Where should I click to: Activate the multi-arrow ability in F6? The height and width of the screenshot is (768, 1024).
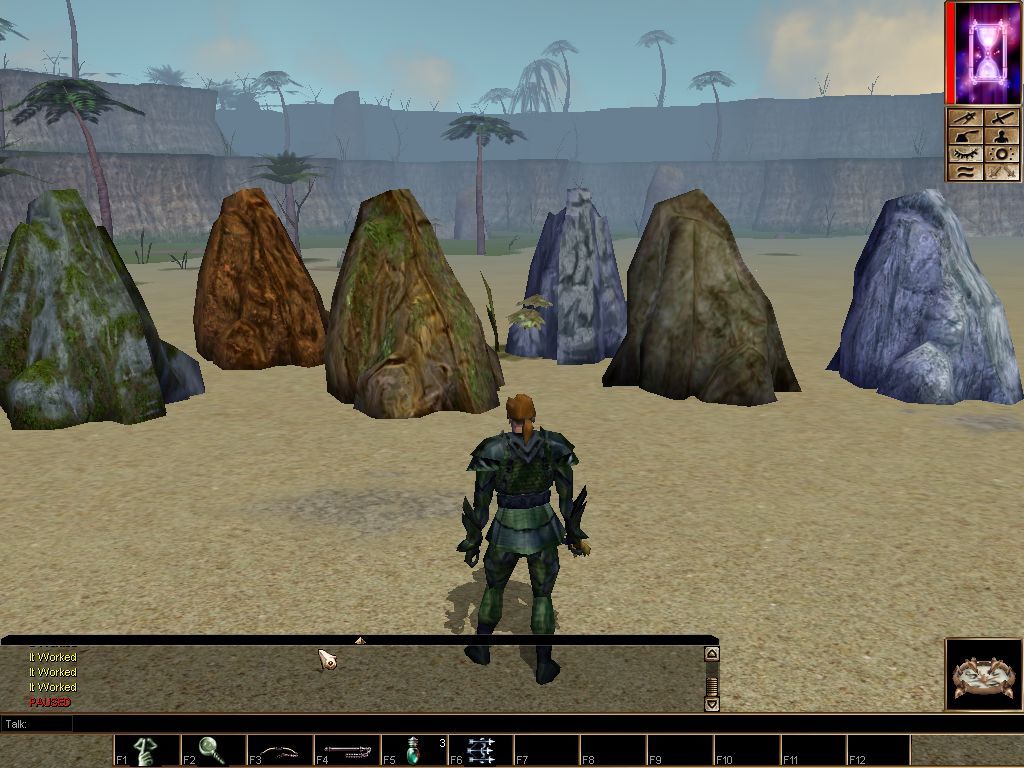481,750
